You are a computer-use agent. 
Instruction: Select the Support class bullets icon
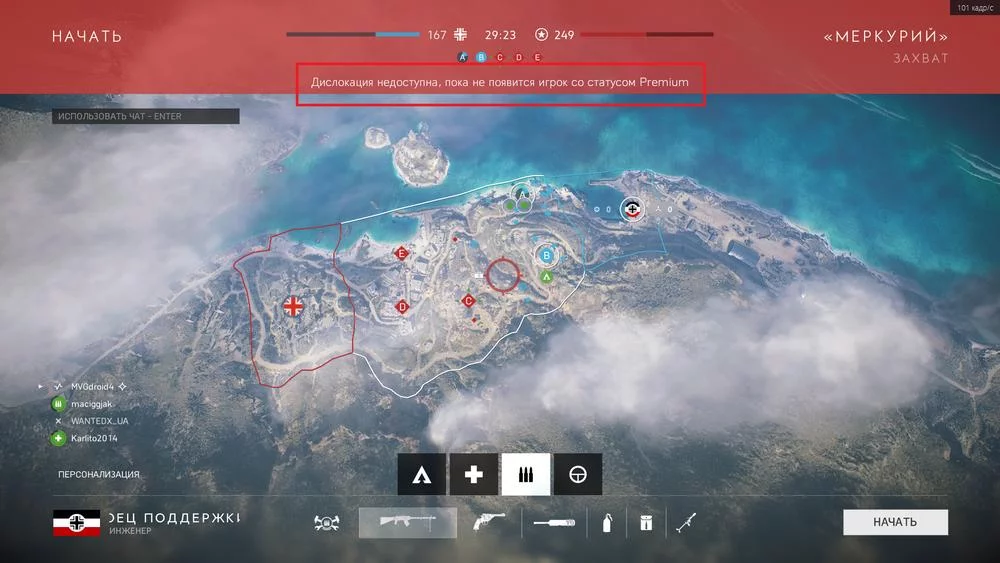pyautogui.click(x=526, y=475)
